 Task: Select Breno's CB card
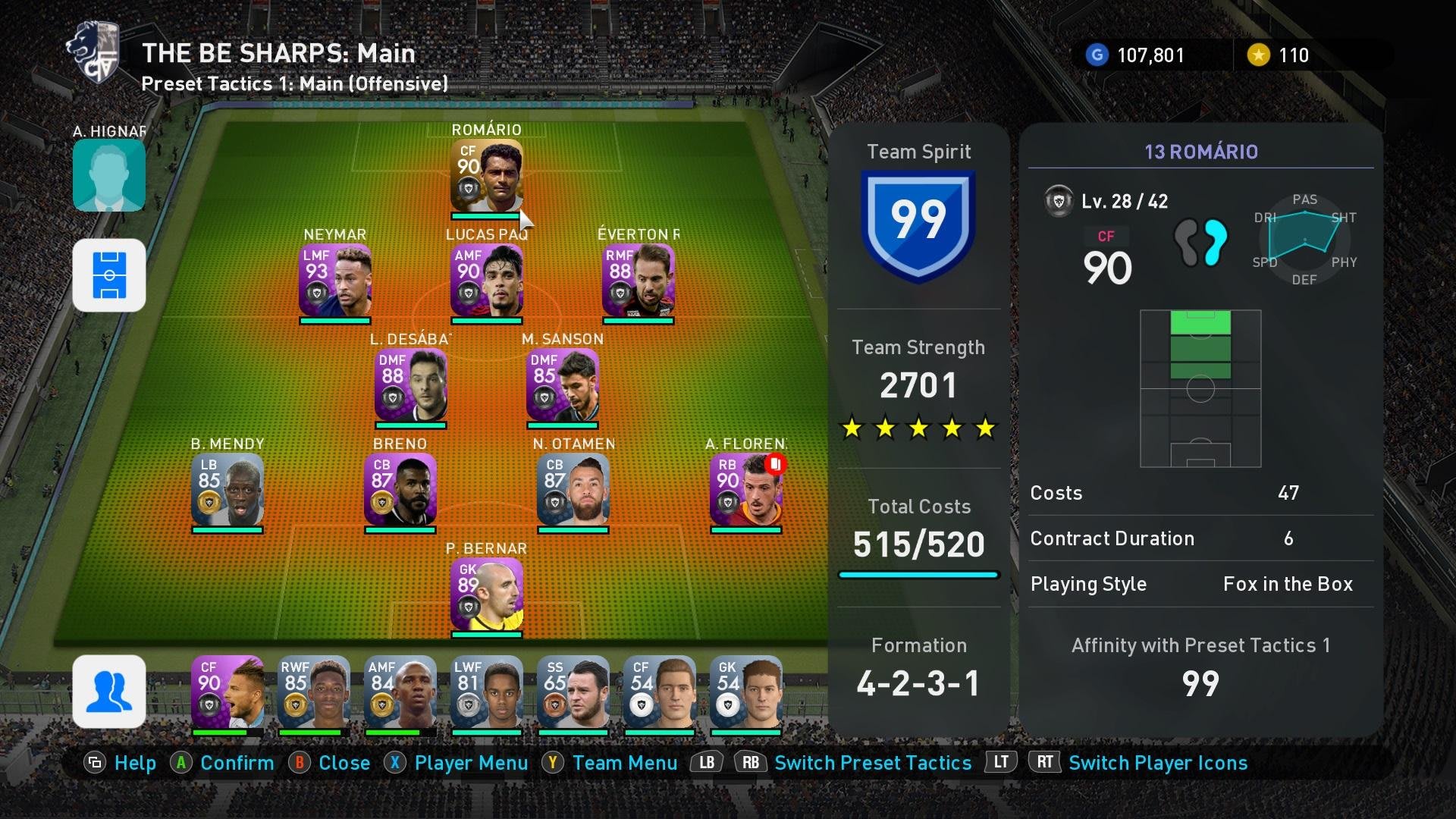click(400, 489)
